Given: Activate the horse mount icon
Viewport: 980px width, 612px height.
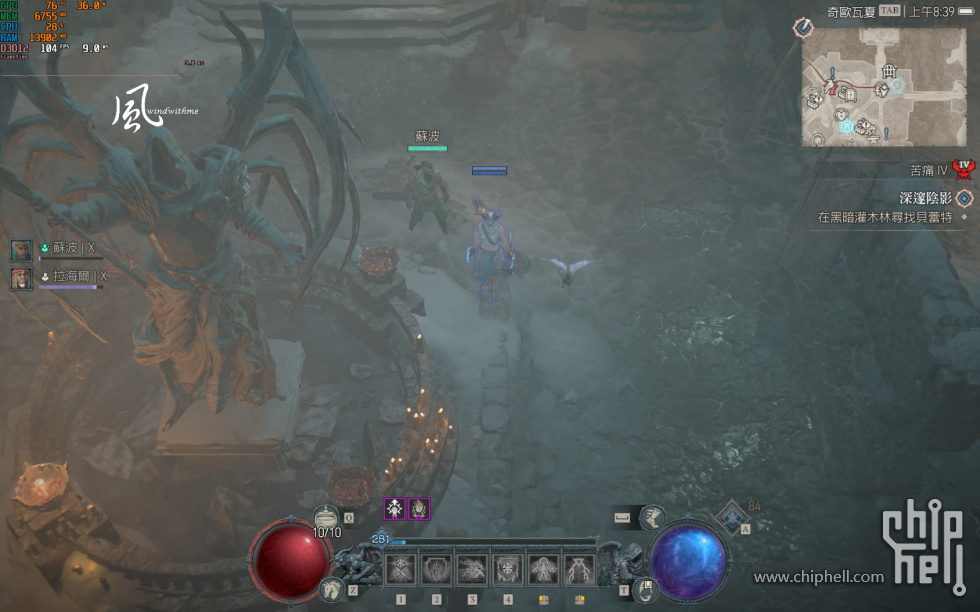Looking at the screenshot, I should [331, 590].
